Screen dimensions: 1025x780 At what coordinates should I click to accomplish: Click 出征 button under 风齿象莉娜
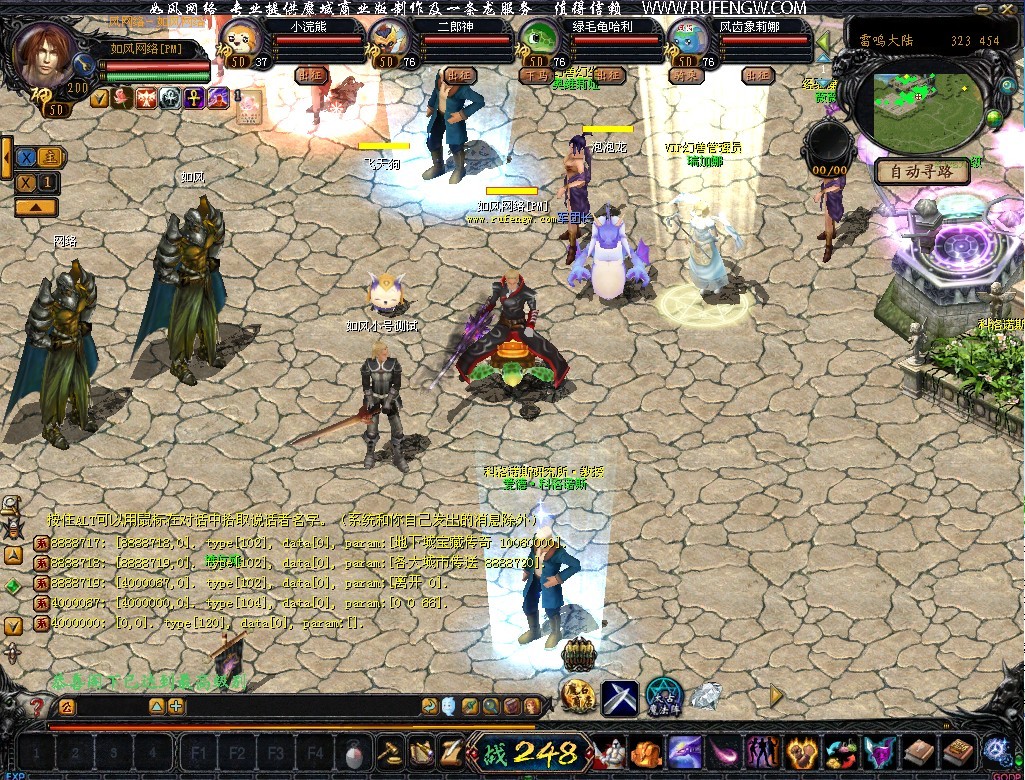758,75
